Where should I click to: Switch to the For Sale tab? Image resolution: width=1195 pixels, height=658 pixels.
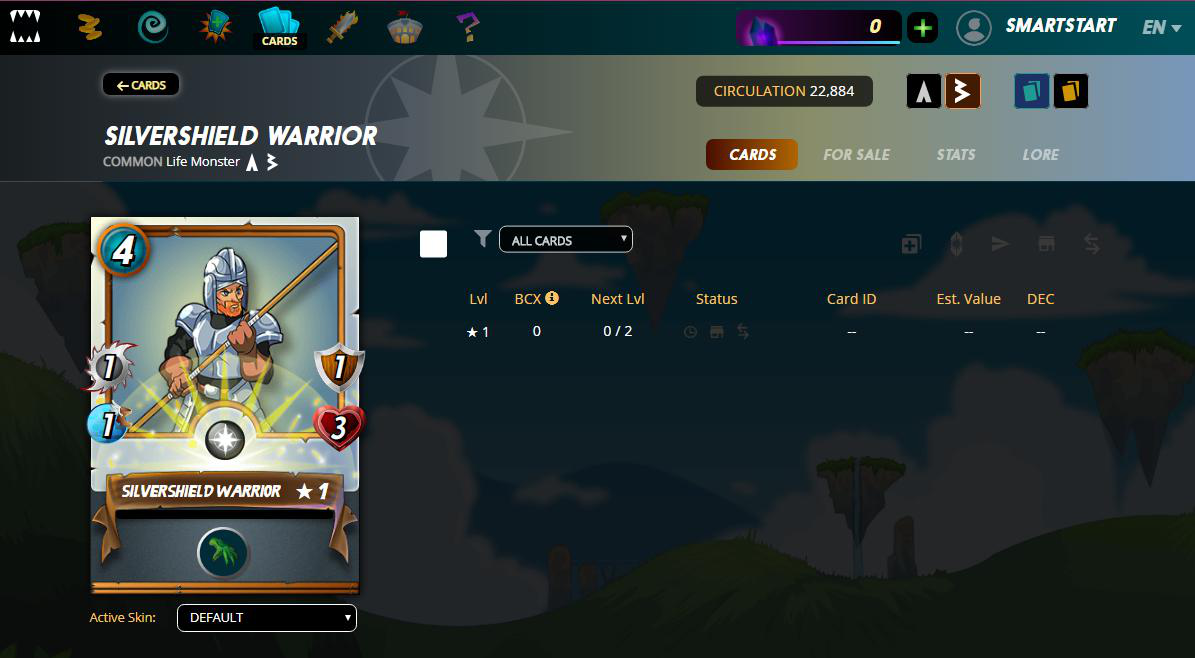[856, 155]
